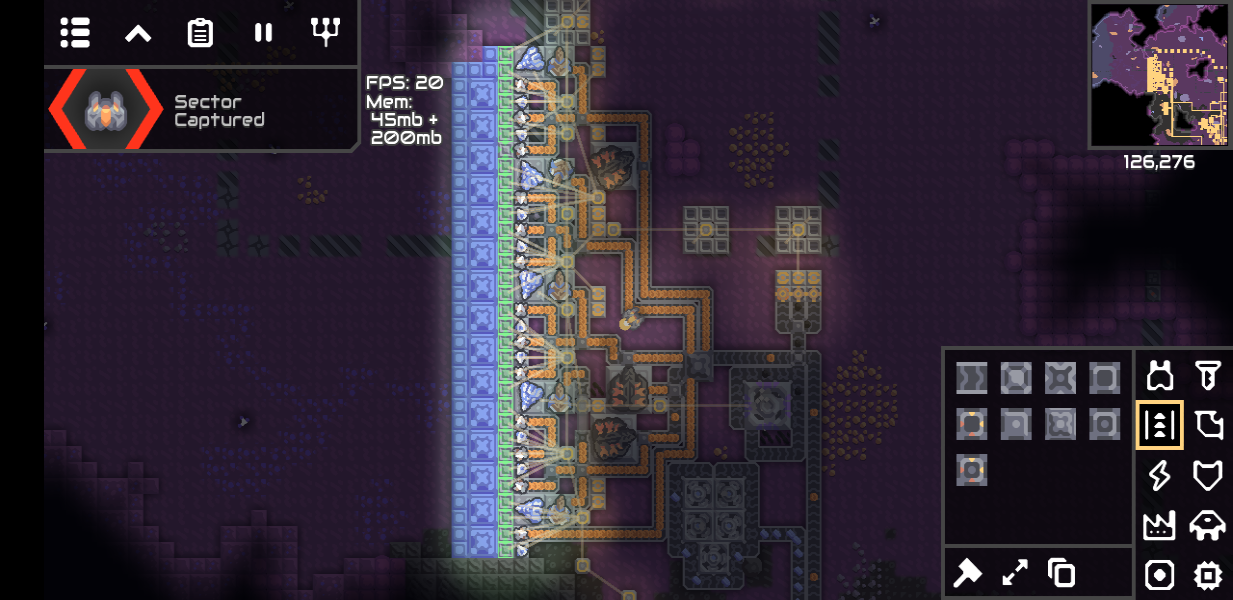Switch to the turret build category

tap(1160, 376)
